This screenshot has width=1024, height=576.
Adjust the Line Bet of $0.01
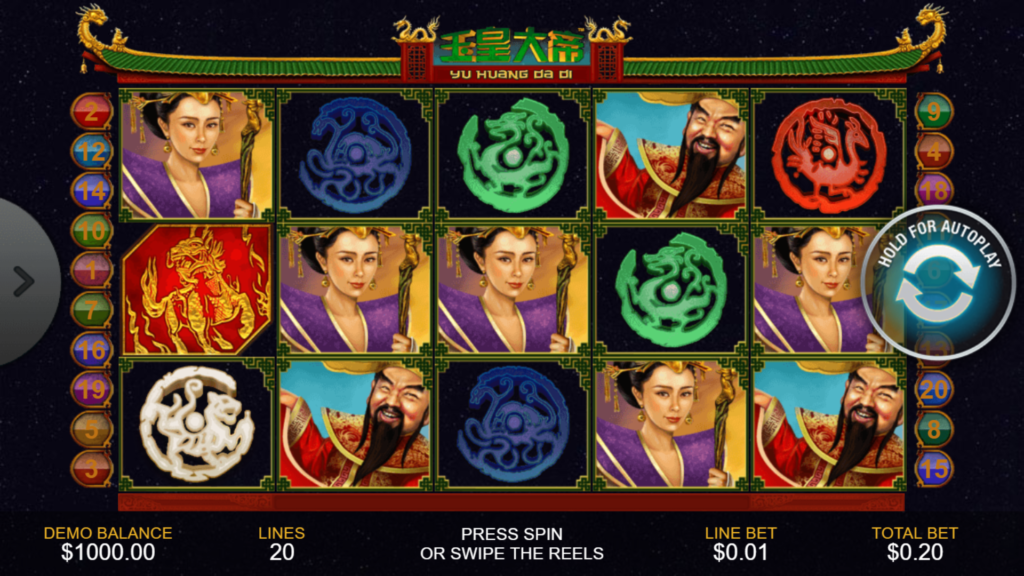[740, 543]
